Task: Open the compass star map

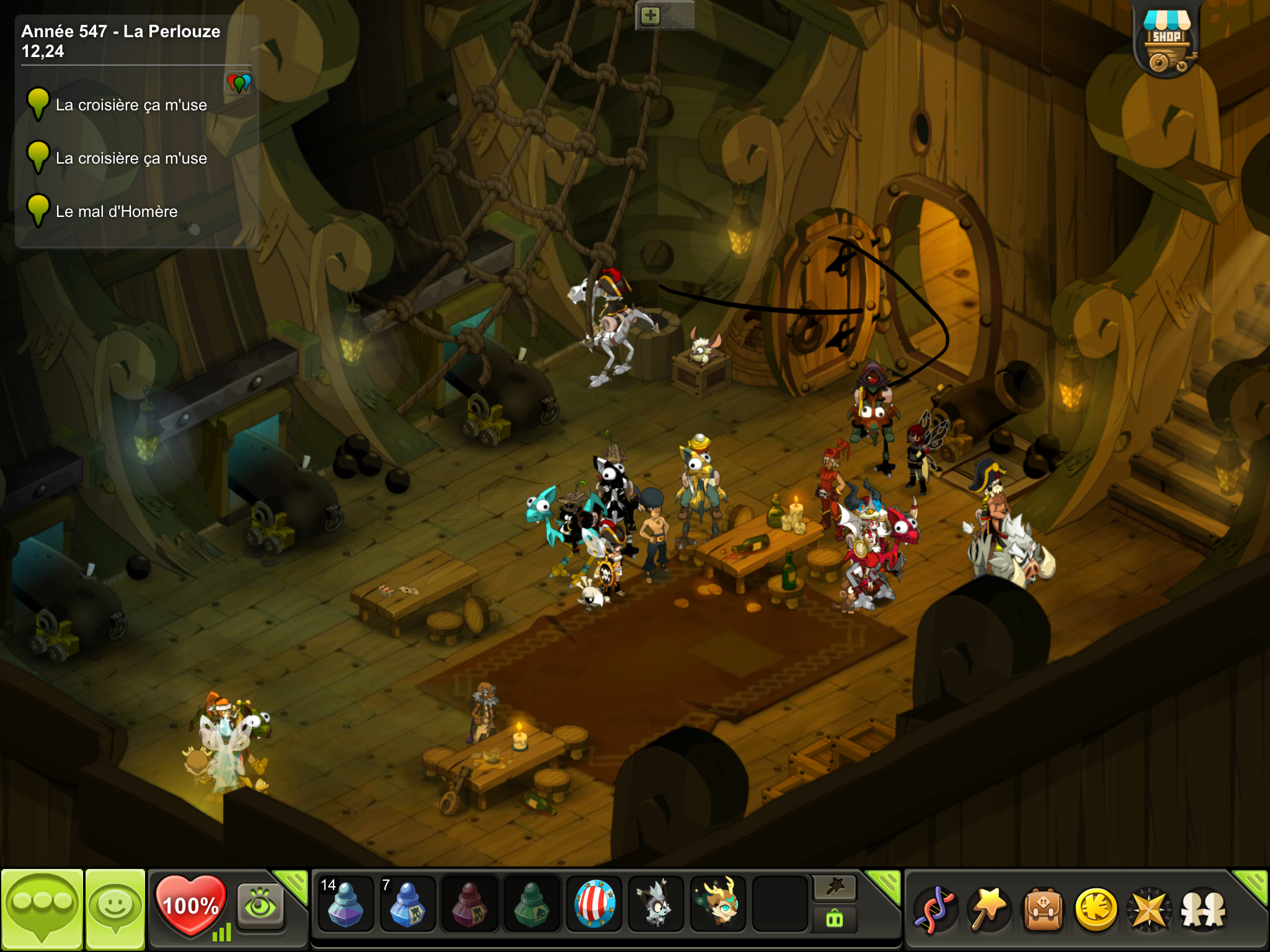Action: click(x=1149, y=910)
